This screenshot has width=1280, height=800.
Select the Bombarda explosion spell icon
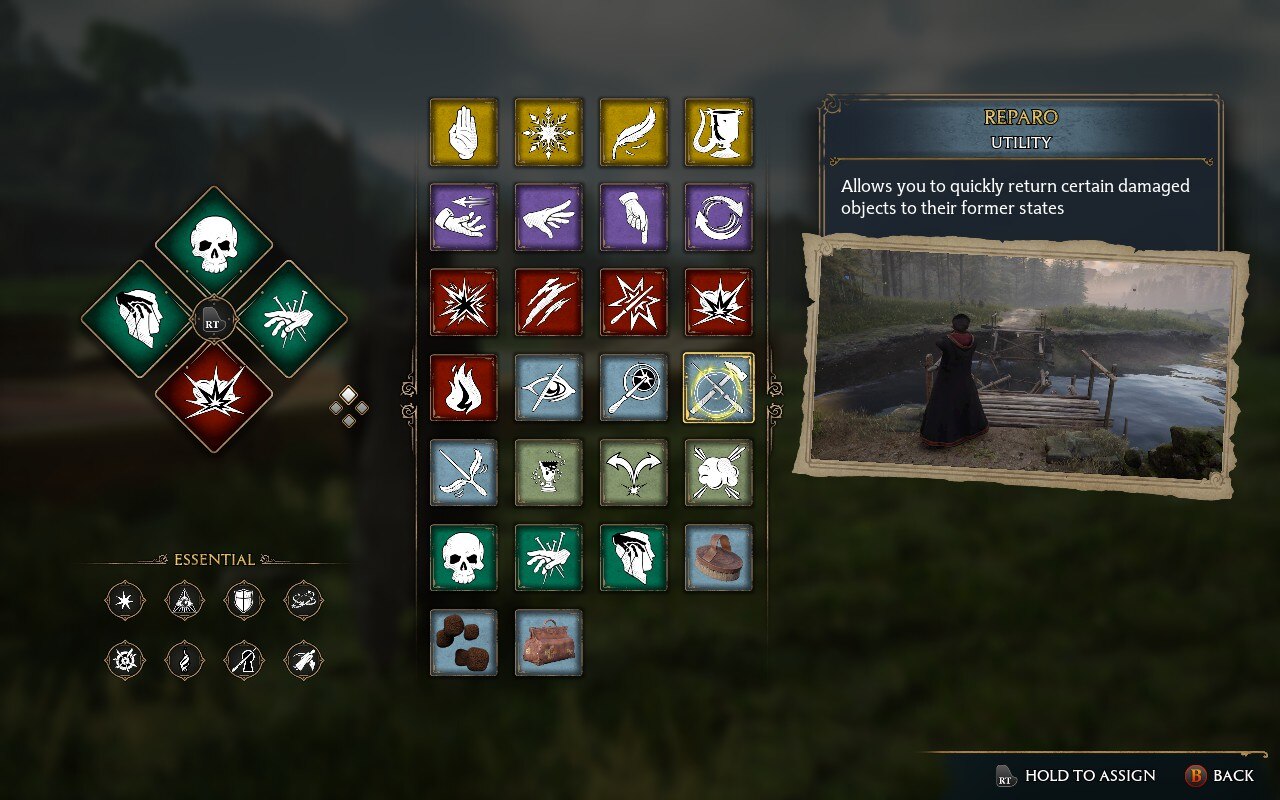tap(718, 303)
